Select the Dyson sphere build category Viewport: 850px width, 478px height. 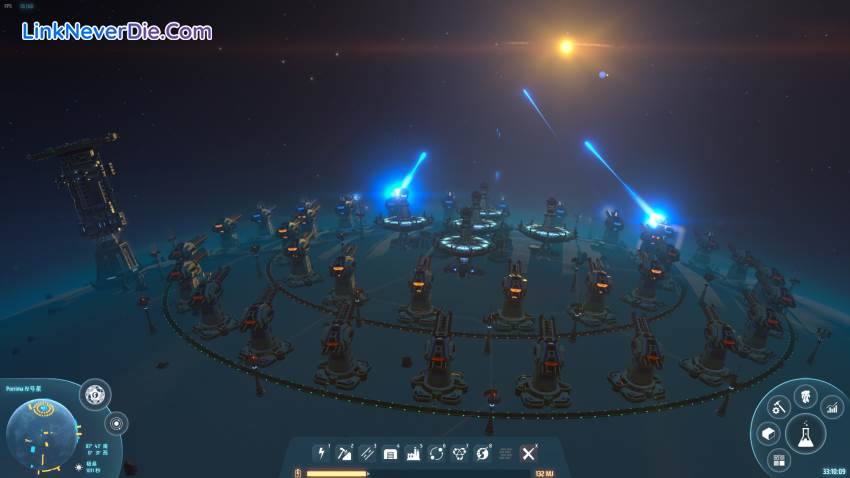pos(482,453)
